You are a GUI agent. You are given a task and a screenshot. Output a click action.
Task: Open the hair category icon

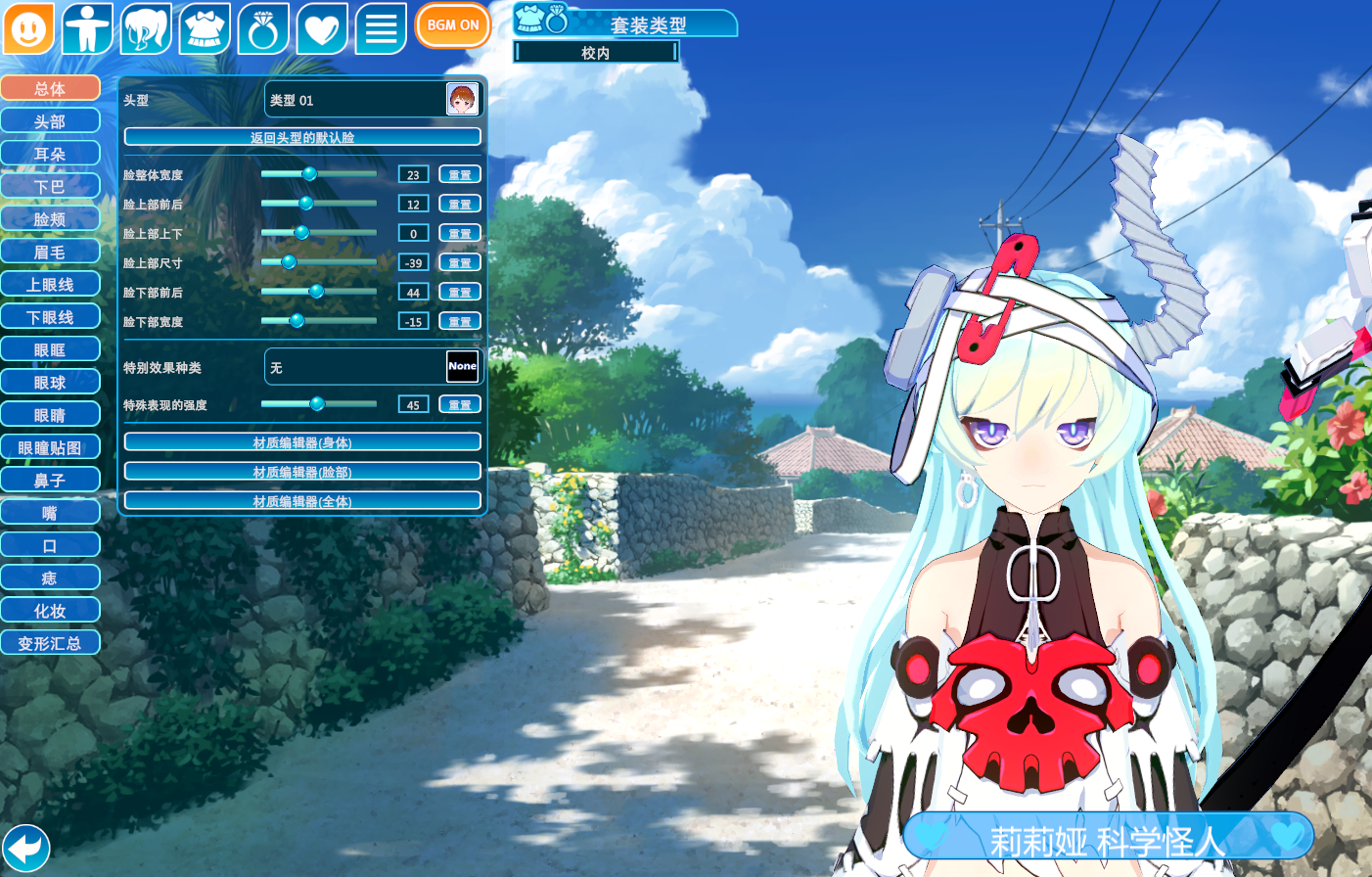pyautogui.click(x=146, y=28)
